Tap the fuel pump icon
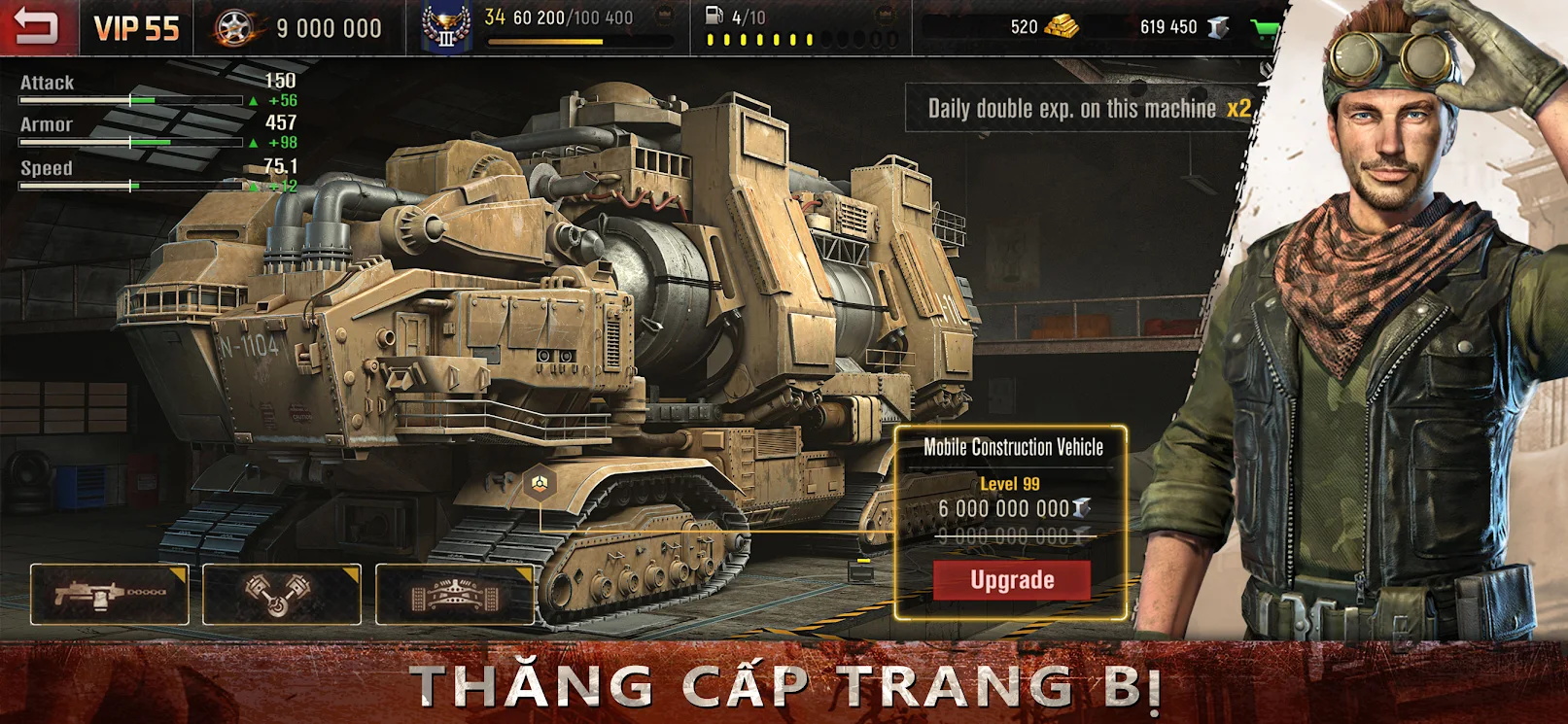This screenshot has width=1568, height=724. click(x=714, y=17)
